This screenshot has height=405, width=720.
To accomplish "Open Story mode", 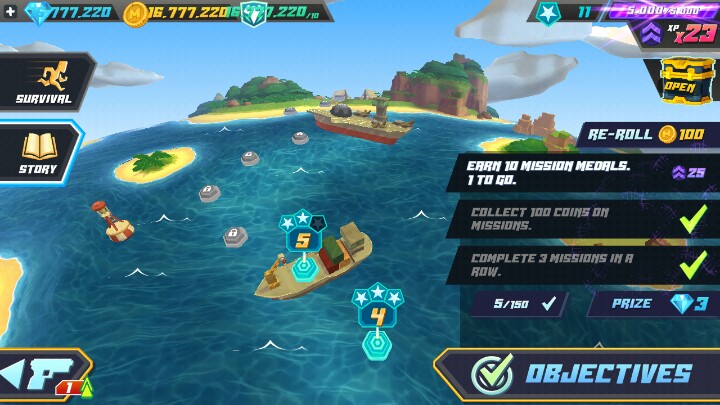I will tap(39, 153).
